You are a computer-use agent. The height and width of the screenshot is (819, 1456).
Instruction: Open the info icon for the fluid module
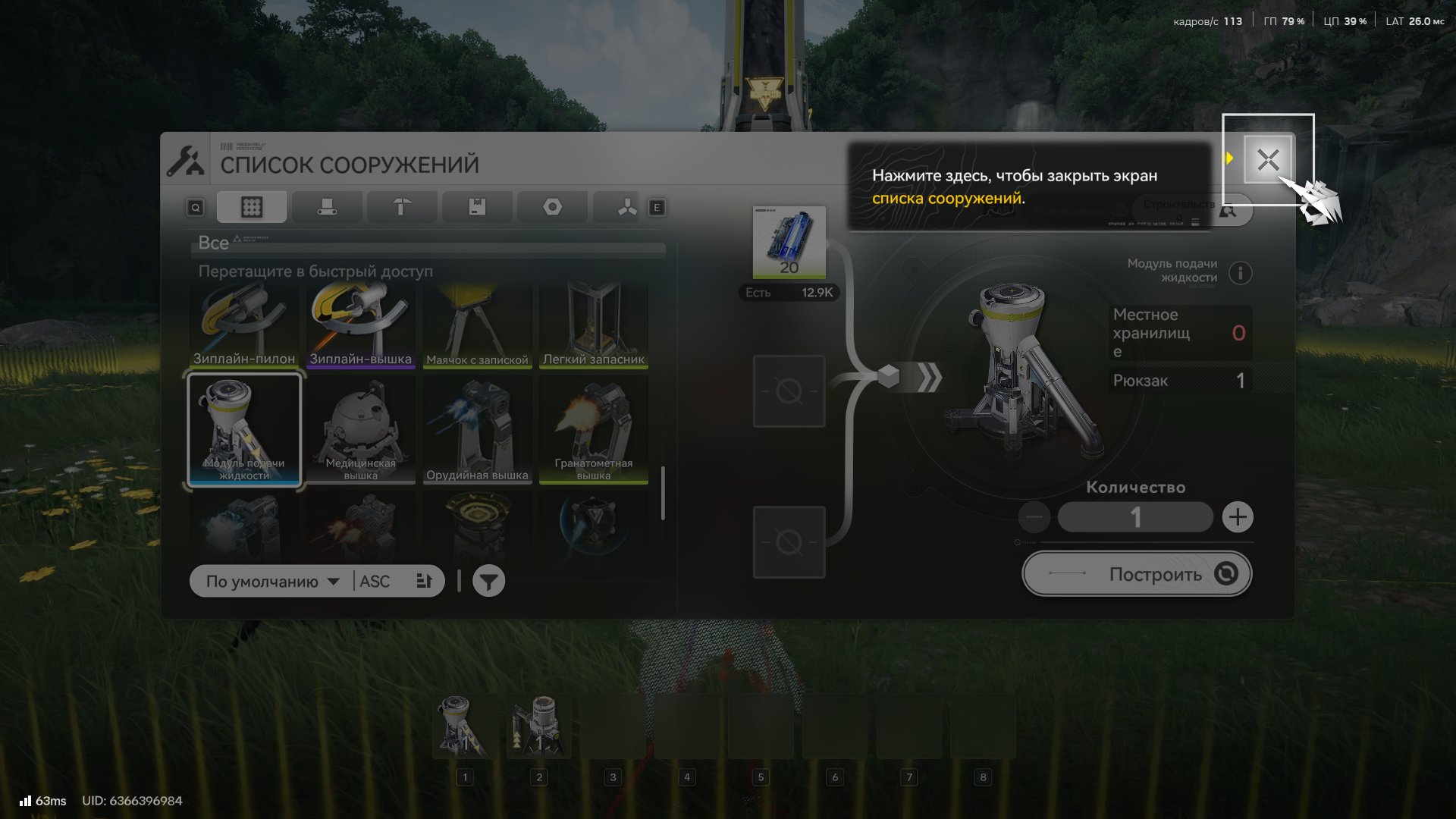tap(1241, 272)
